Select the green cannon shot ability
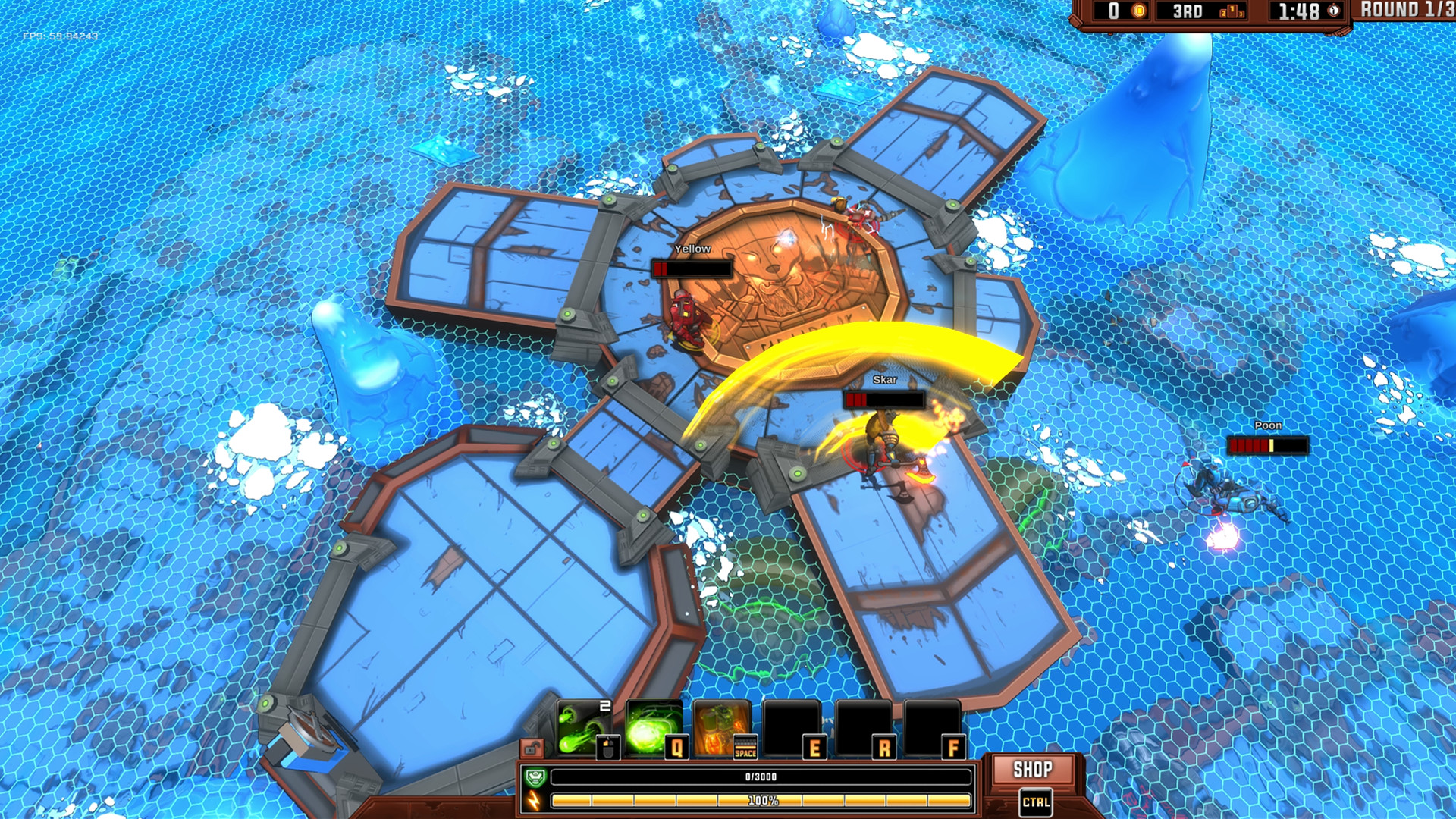 pyautogui.click(x=582, y=729)
